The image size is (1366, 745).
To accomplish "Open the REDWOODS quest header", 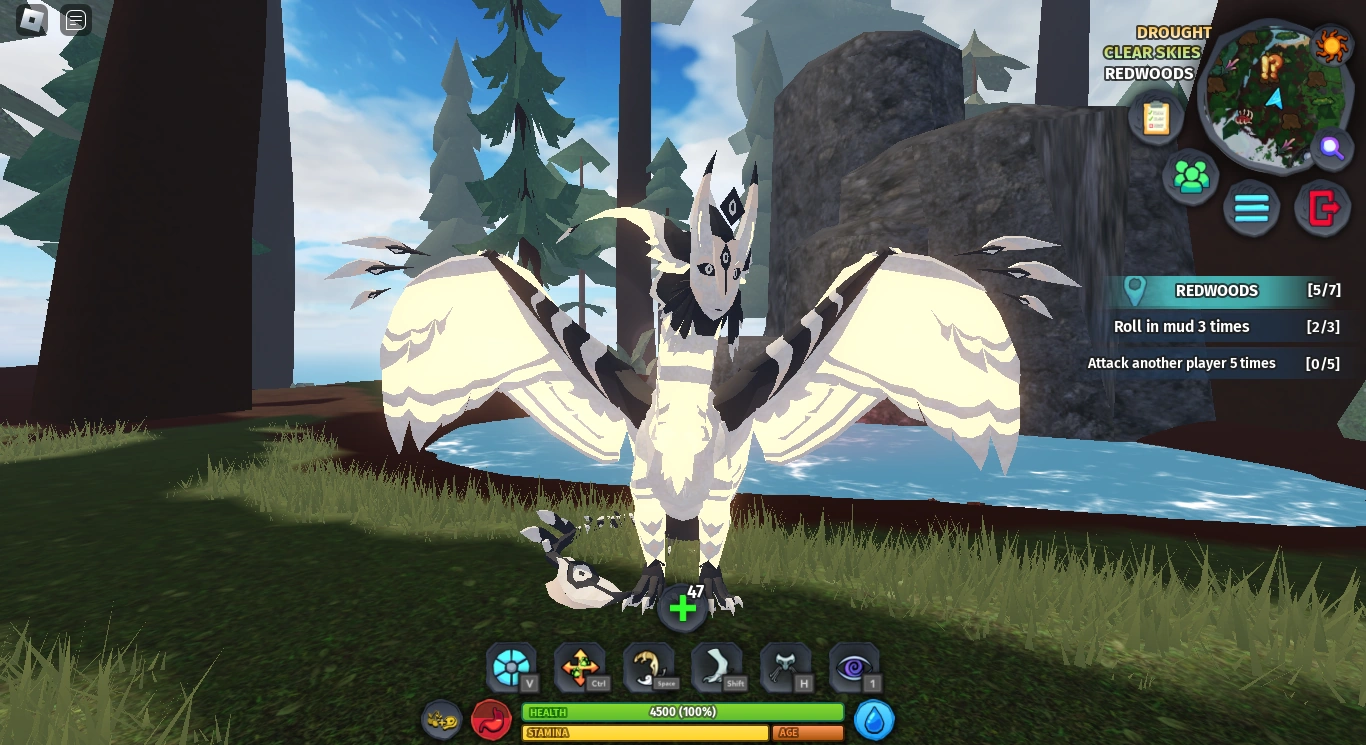I will [1217, 291].
